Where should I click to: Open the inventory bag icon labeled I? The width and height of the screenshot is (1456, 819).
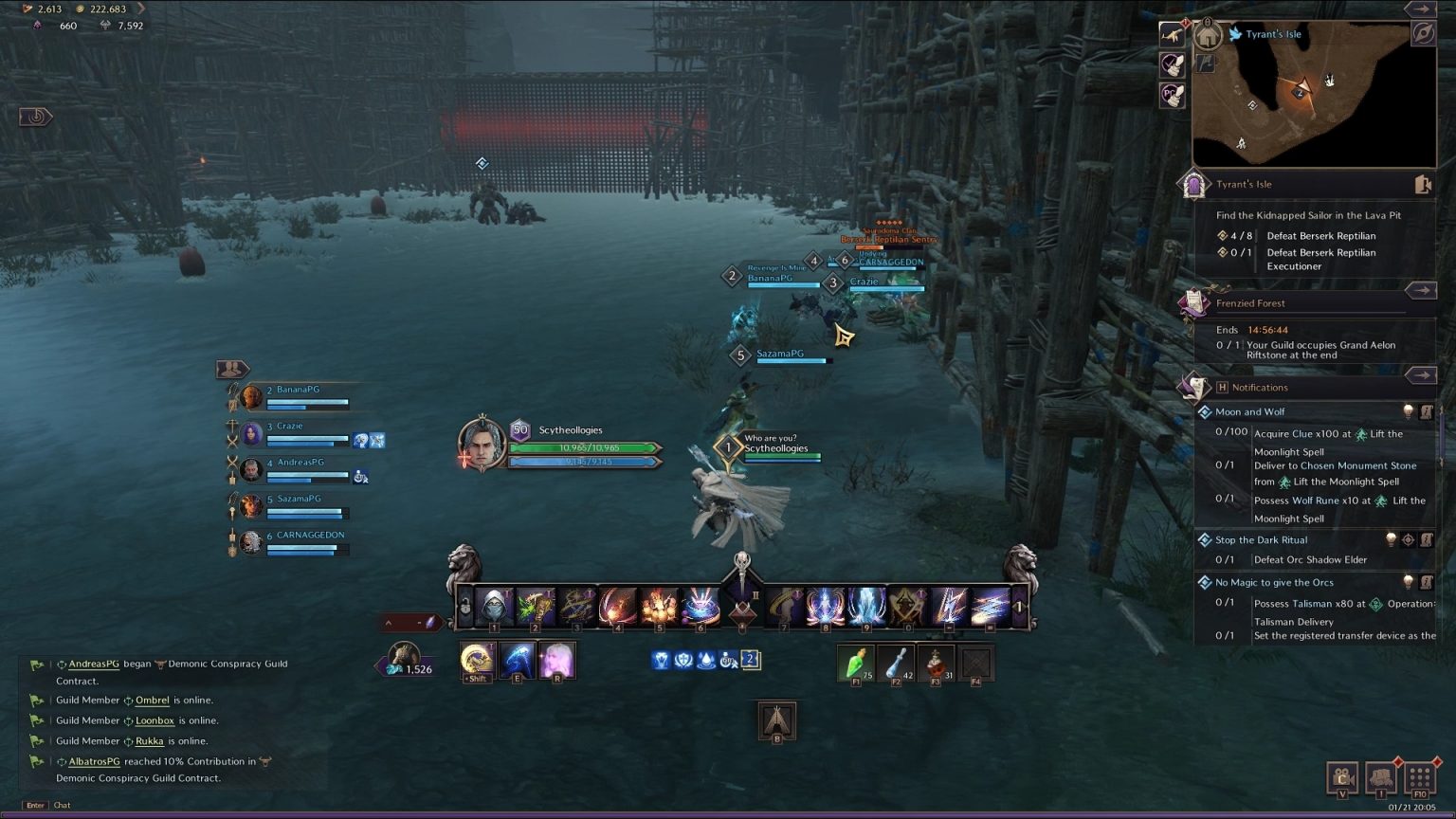[x=1379, y=778]
